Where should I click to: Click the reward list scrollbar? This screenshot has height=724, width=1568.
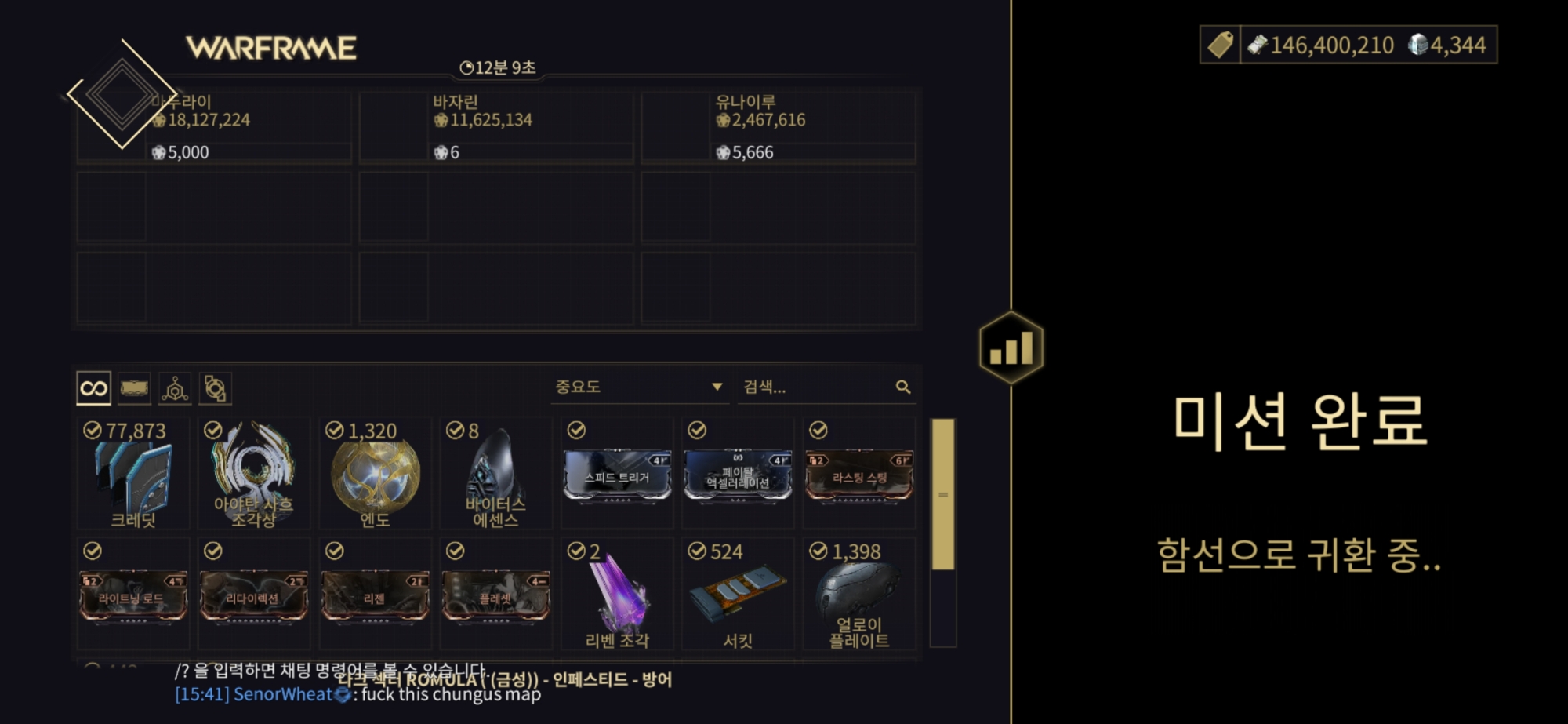pos(943,494)
